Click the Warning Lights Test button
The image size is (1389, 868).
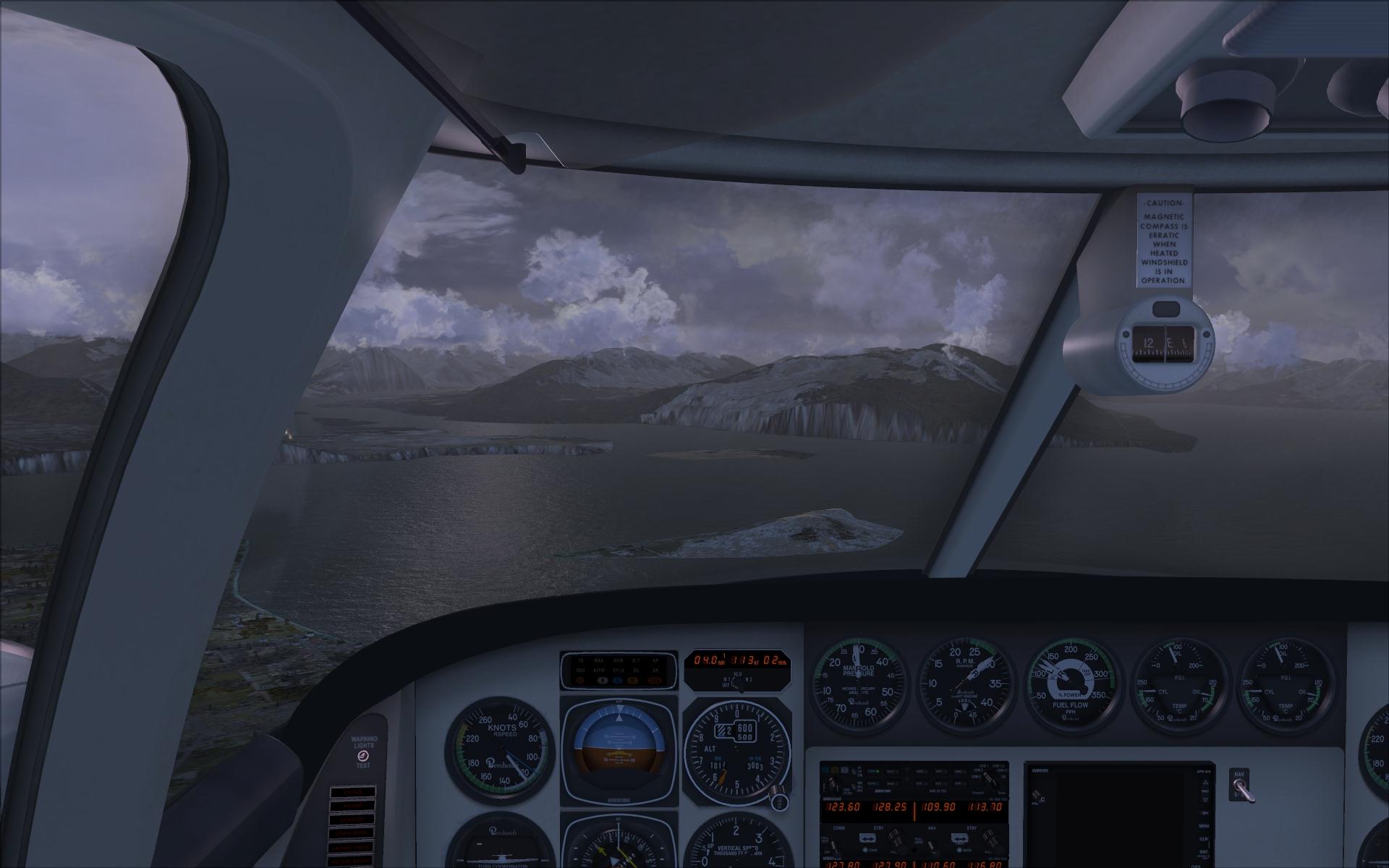[363, 756]
